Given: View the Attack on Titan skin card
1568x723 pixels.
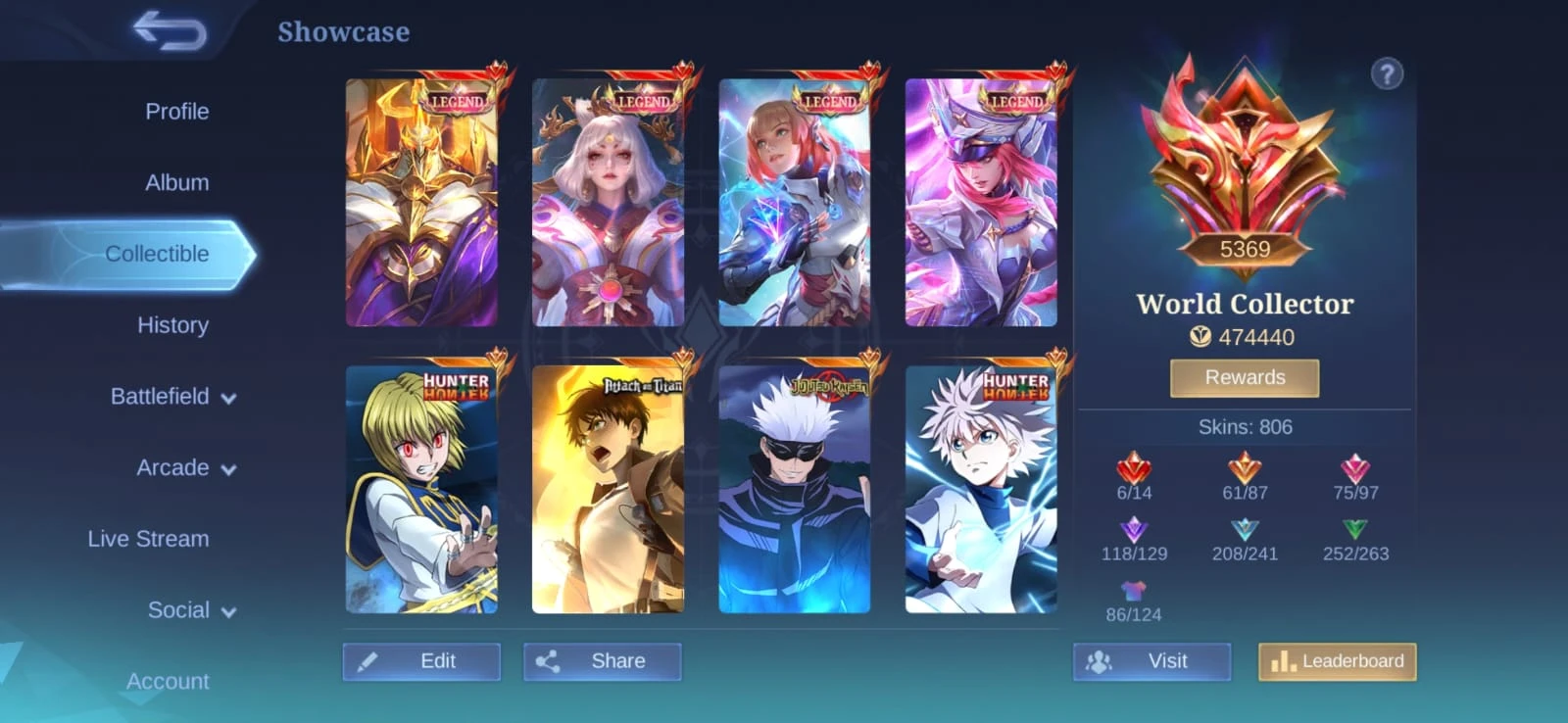Looking at the screenshot, I should [608, 490].
